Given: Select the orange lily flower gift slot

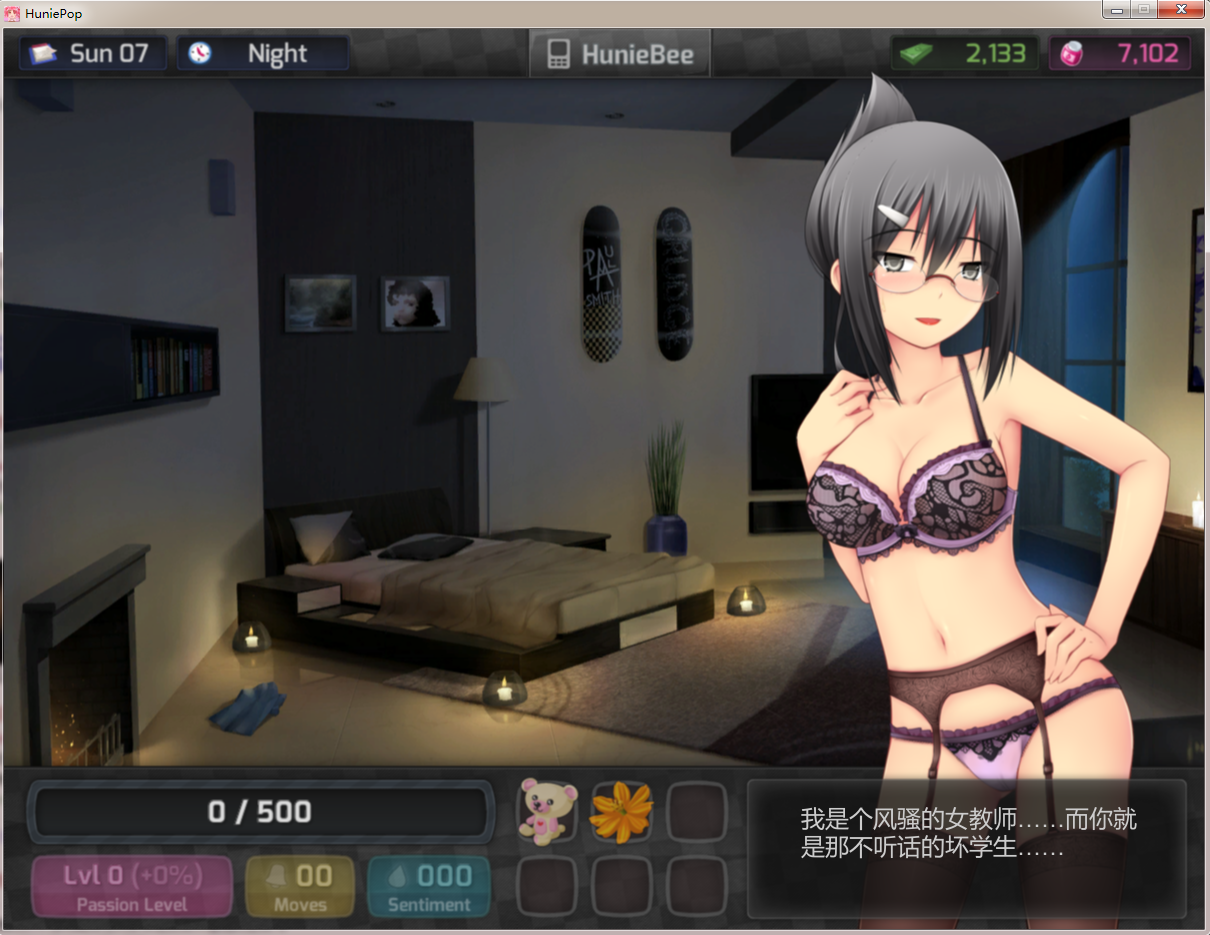Looking at the screenshot, I should click(x=621, y=811).
